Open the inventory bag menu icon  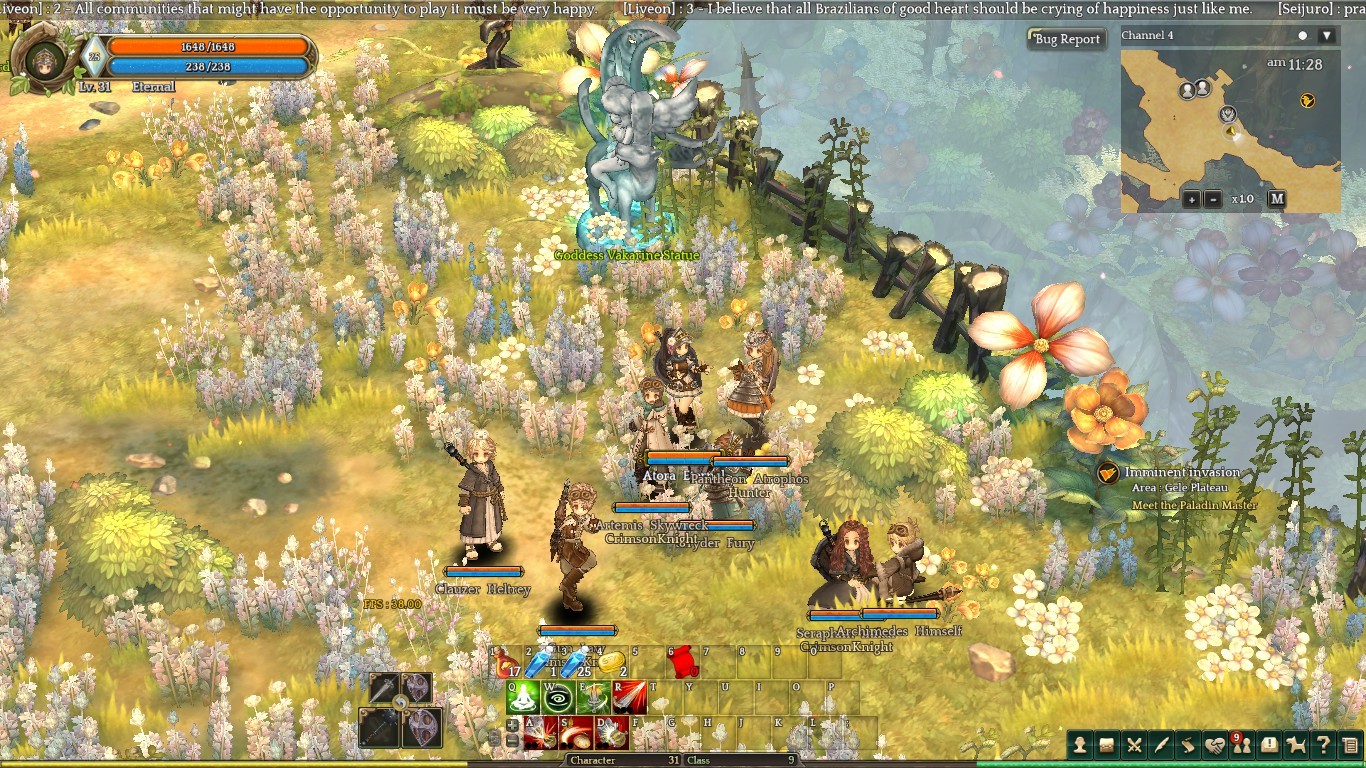[1107, 744]
